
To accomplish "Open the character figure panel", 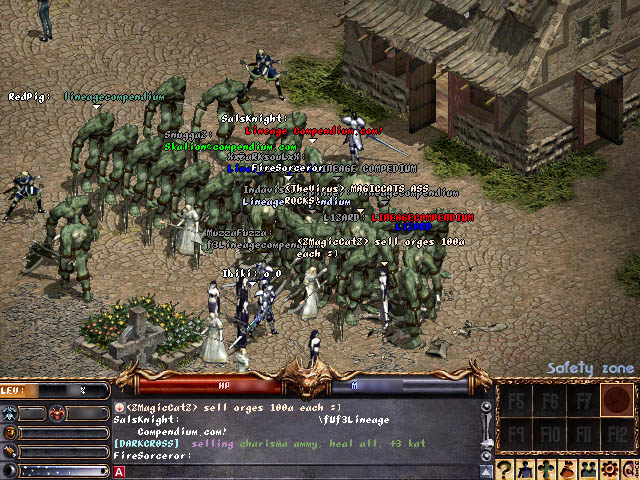I will [528, 469].
